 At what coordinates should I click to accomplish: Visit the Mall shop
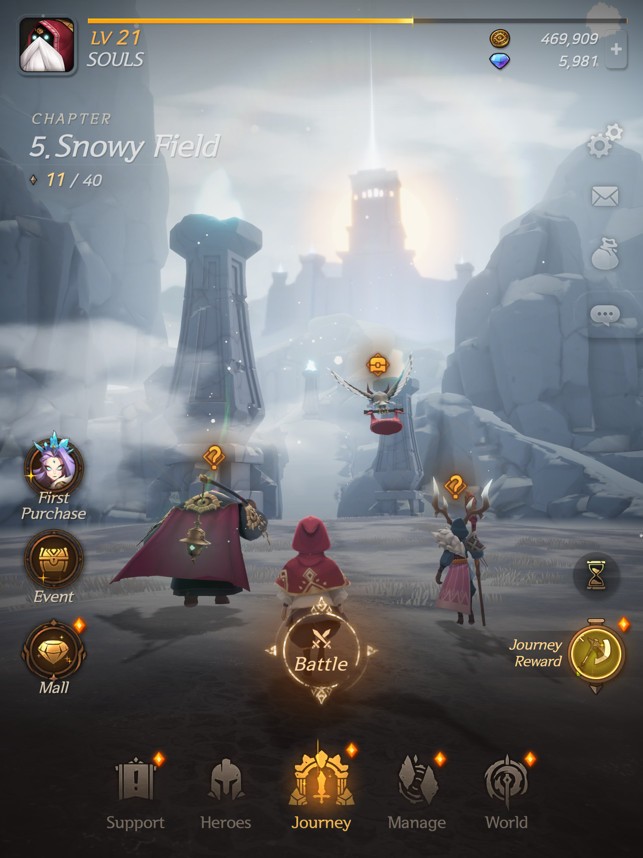tap(54, 650)
